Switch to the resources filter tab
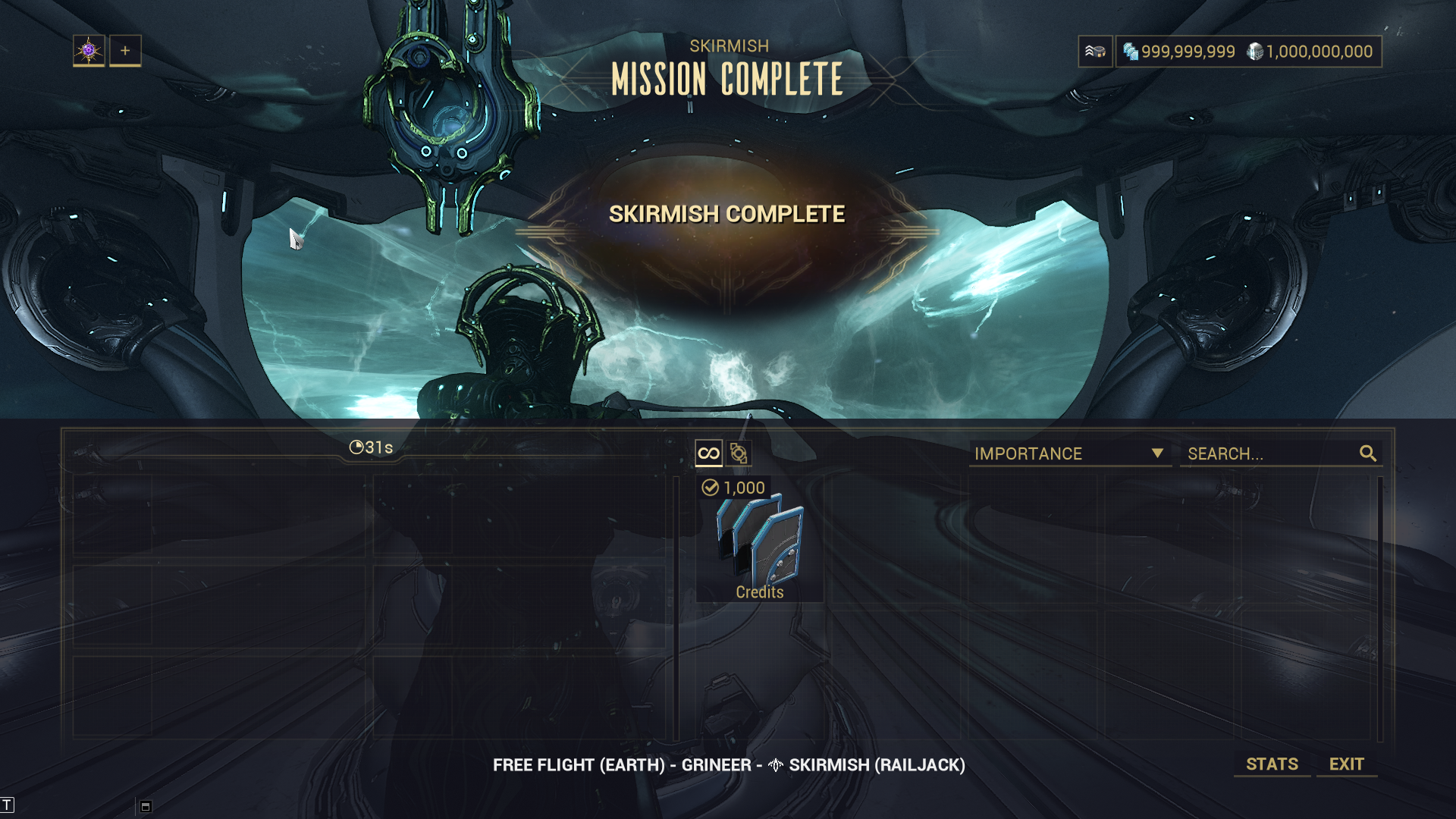 click(x=739, y=453)
